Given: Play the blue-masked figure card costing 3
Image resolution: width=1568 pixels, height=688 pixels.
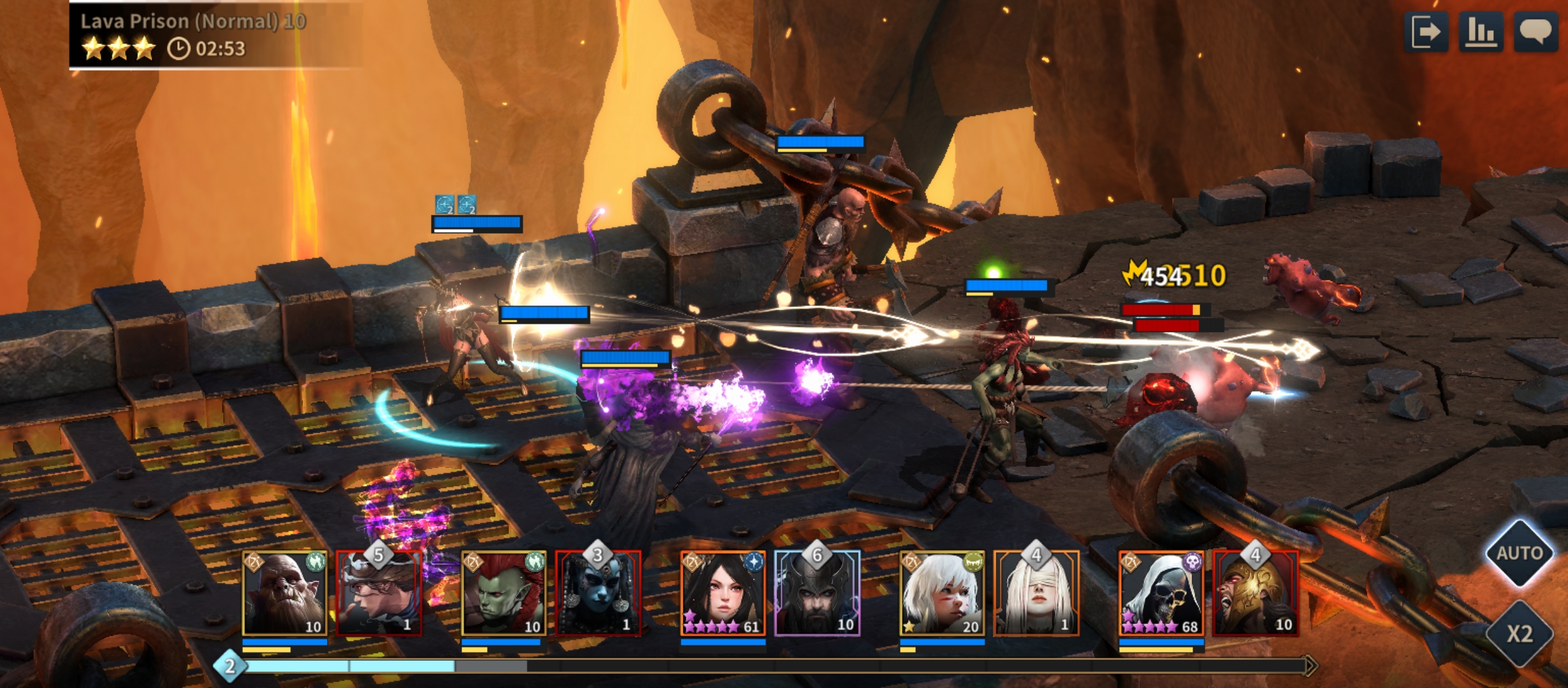Looking at the screenshot, I should pos(598,594).
